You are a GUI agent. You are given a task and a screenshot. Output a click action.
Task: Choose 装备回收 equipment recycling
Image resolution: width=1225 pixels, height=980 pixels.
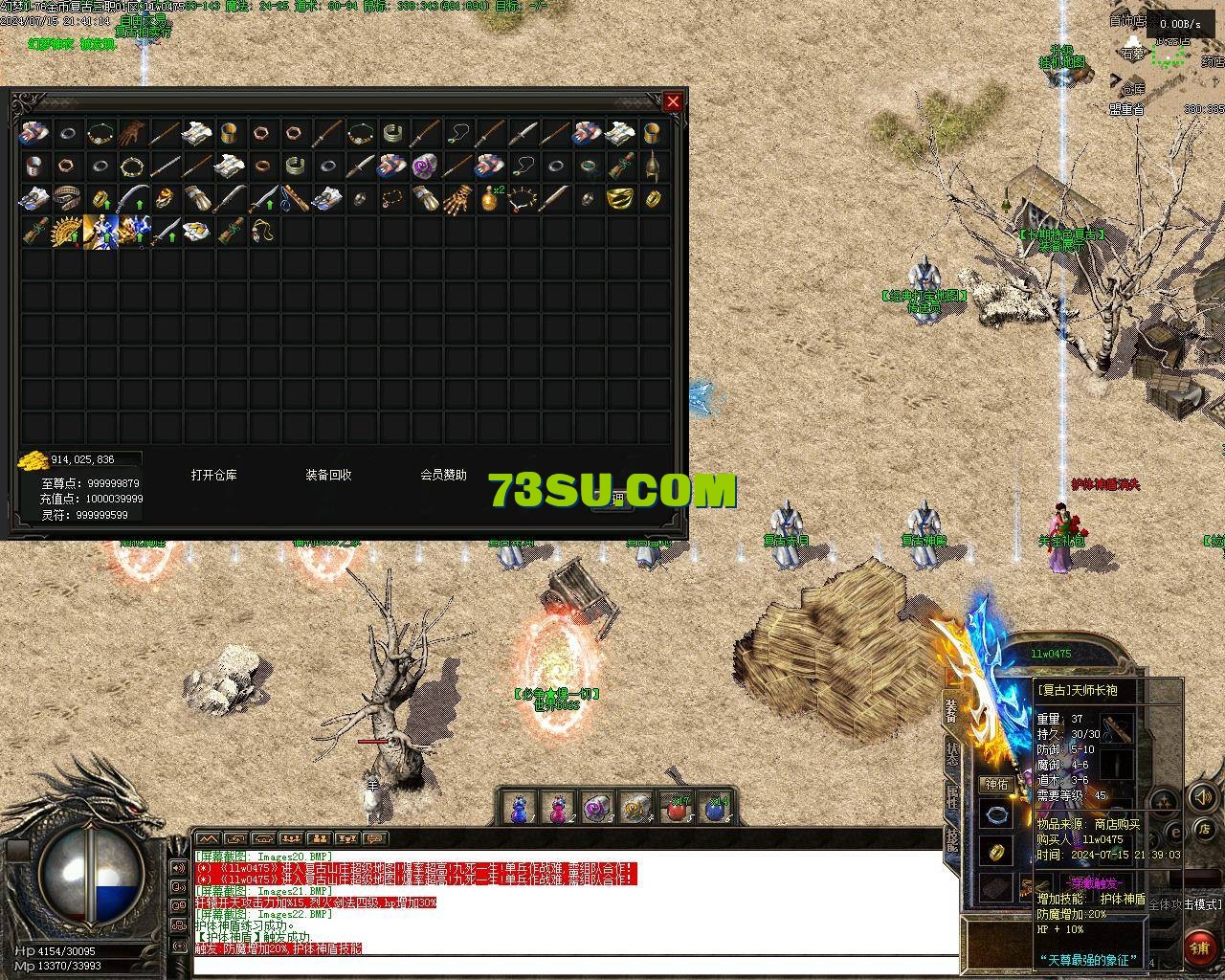328,475
